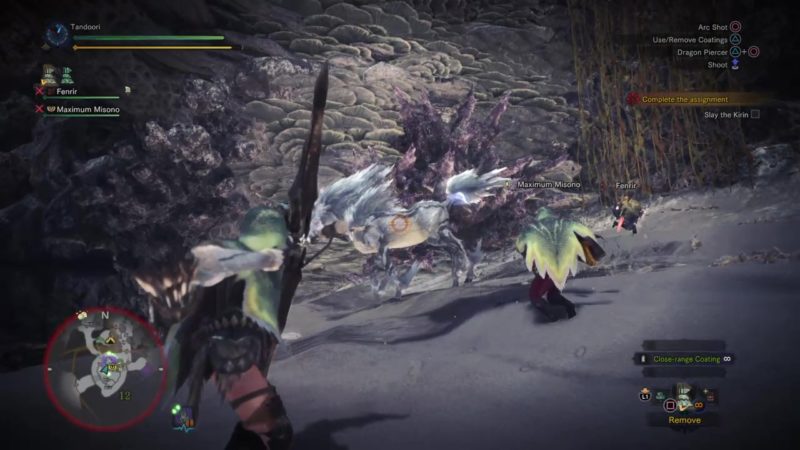Screen dimensions: 800x450
Task: Toggle the Slay the Kirin objective checkbox
Action: (x=755, y=114)
